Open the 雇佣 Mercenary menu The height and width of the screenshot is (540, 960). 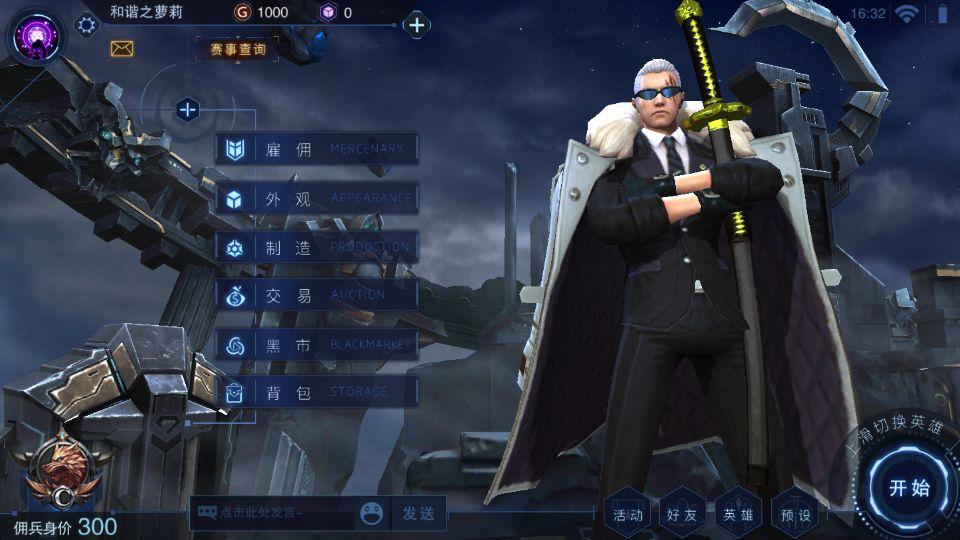click(x=316, y=150)
